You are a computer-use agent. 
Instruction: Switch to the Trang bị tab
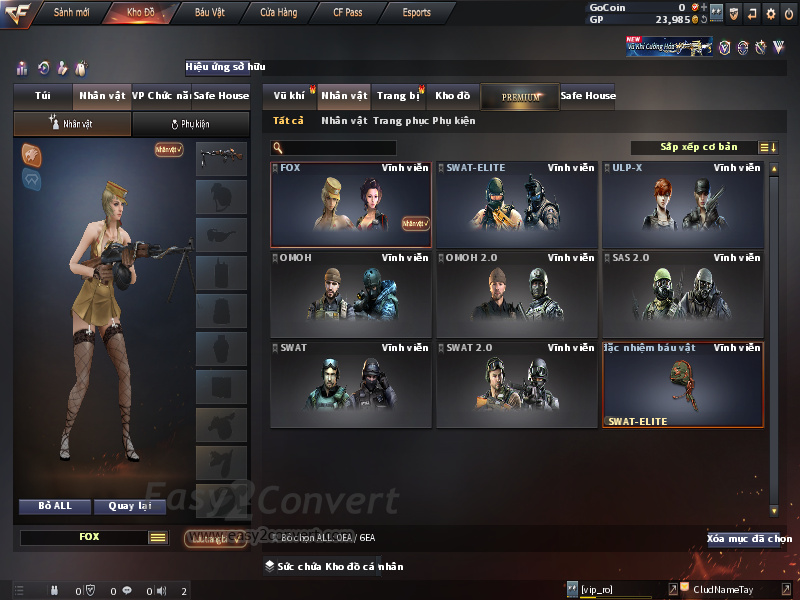tap(398, 96)
